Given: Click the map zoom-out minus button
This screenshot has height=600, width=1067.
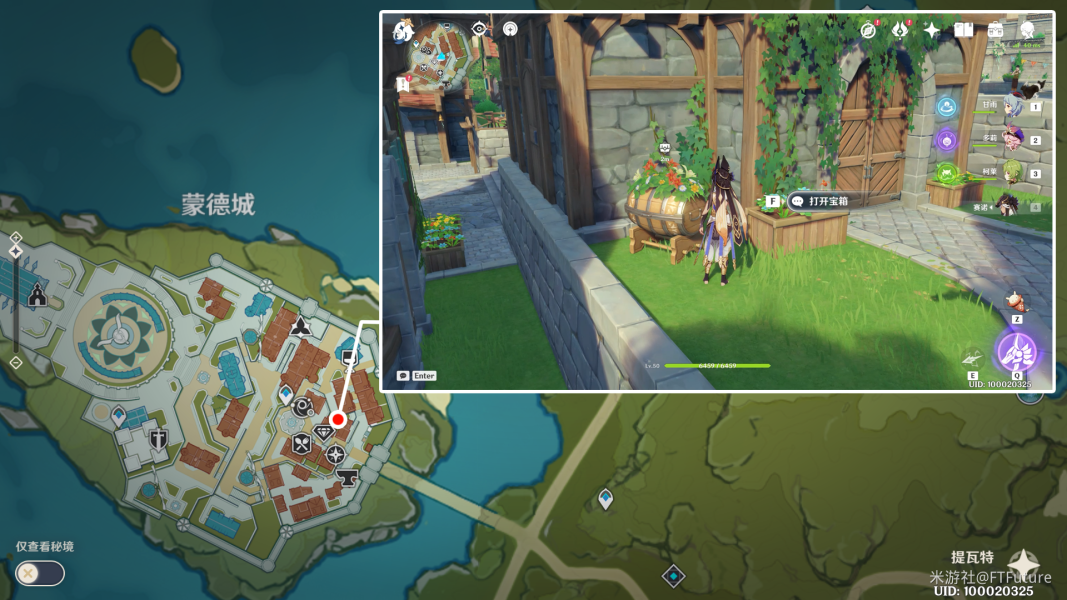Looking at the screenshot, I should (x=15, y=362).
